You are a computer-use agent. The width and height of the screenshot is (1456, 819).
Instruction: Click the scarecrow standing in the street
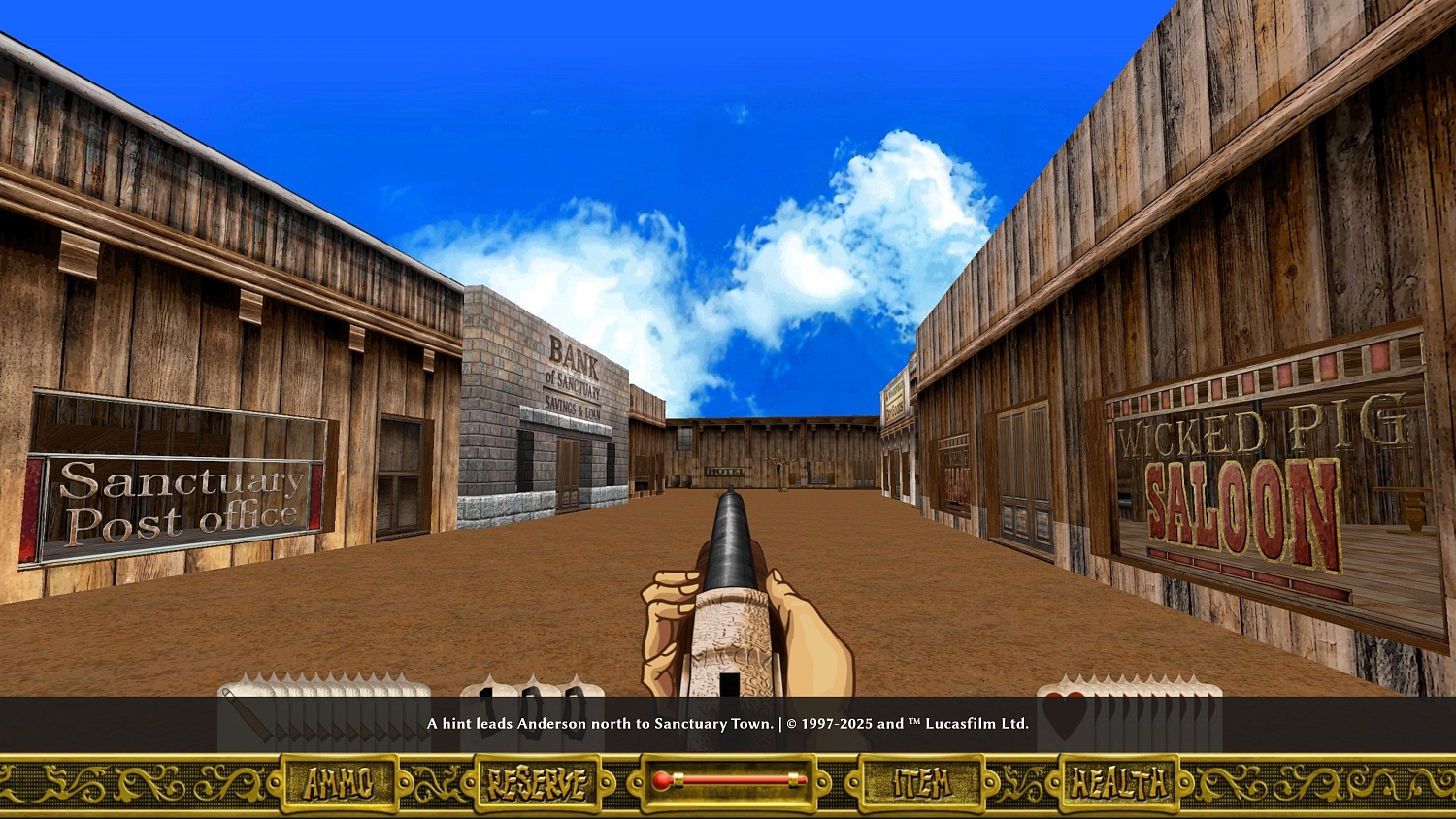779,464
